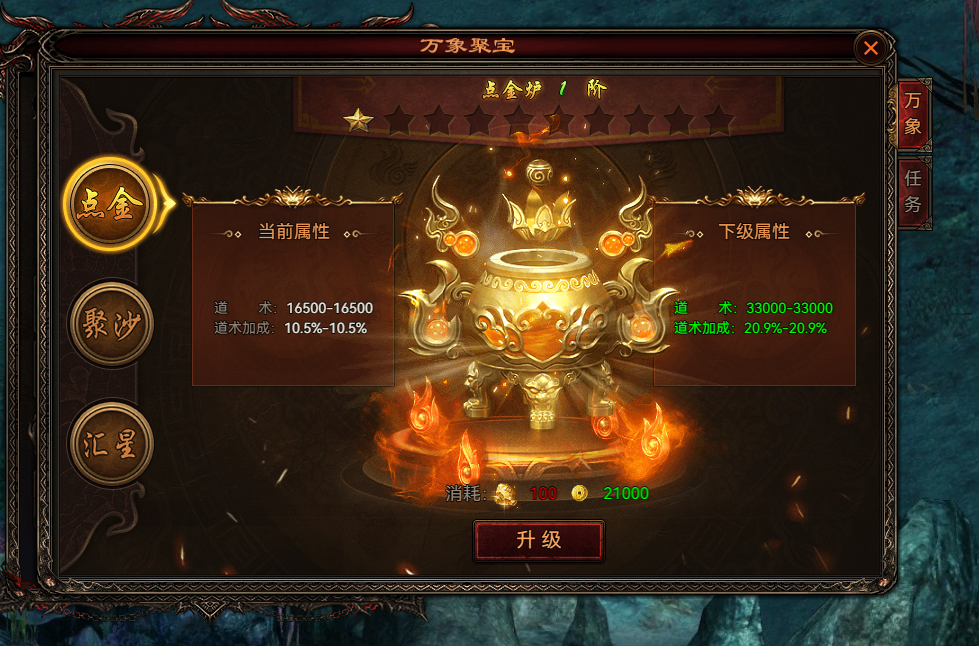This screenshot has width=979, height=646.
Task: Switch to the 万象 side tab
Action: (x=913, y=114)
